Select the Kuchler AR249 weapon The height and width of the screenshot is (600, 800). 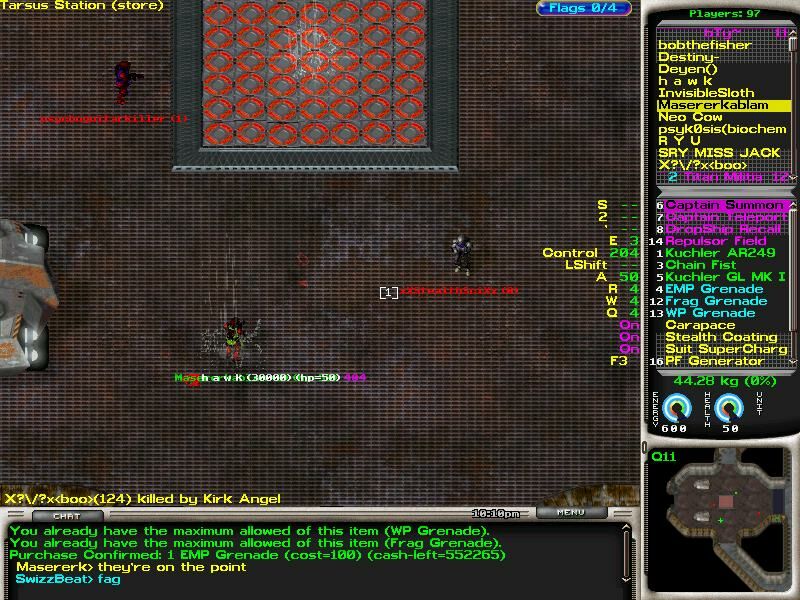pyautogui.click(x=720, y=253)
